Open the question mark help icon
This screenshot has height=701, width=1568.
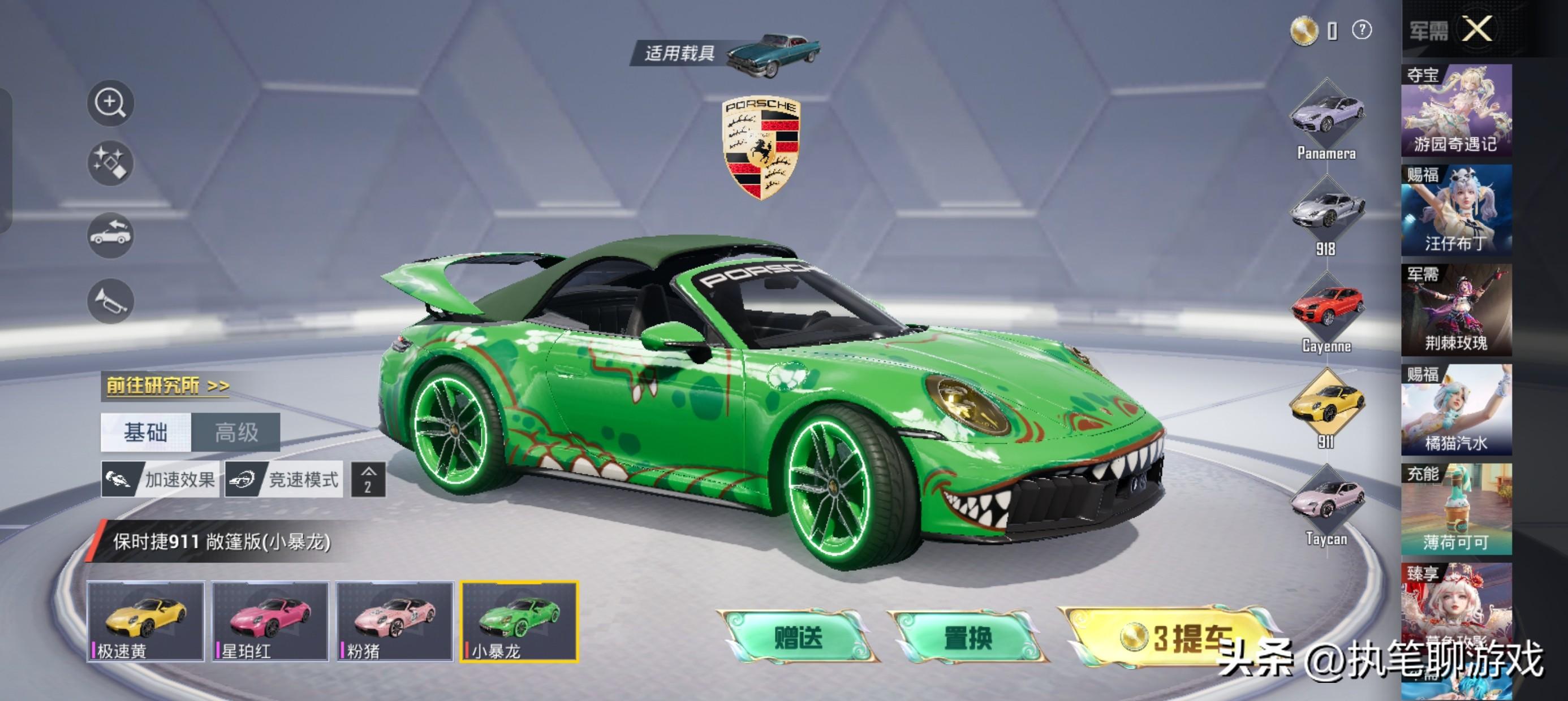[x=1362, y=29]
